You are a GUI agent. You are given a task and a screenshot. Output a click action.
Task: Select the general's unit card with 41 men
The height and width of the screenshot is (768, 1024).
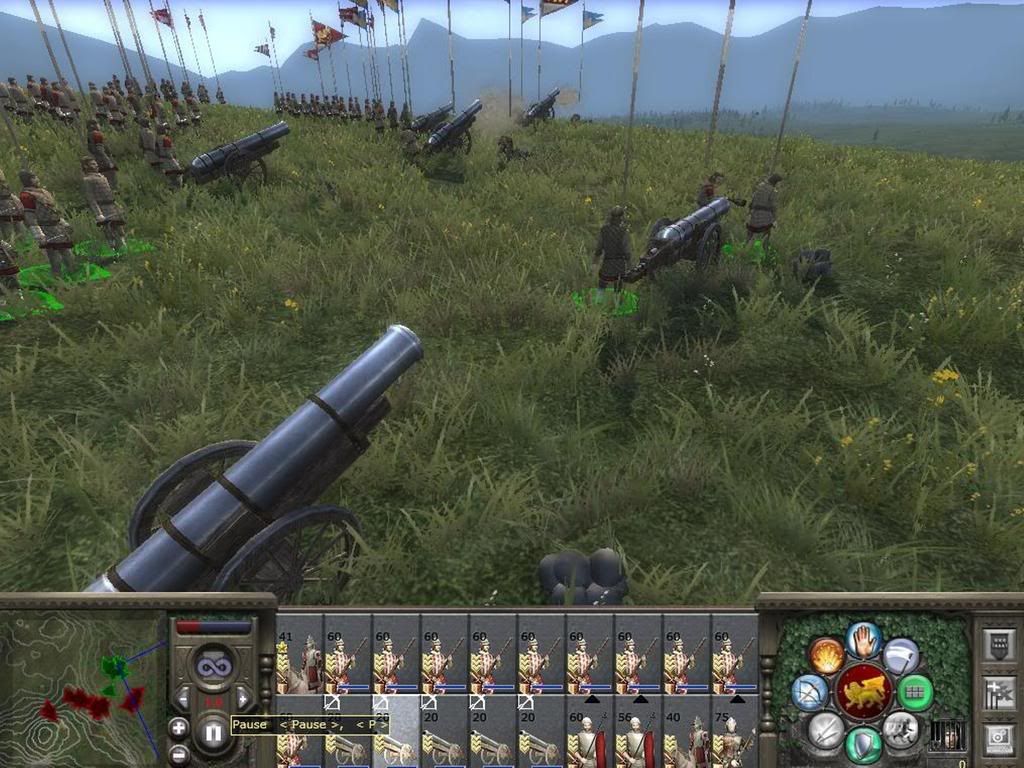pyautogui.click(x=299, y=660)
